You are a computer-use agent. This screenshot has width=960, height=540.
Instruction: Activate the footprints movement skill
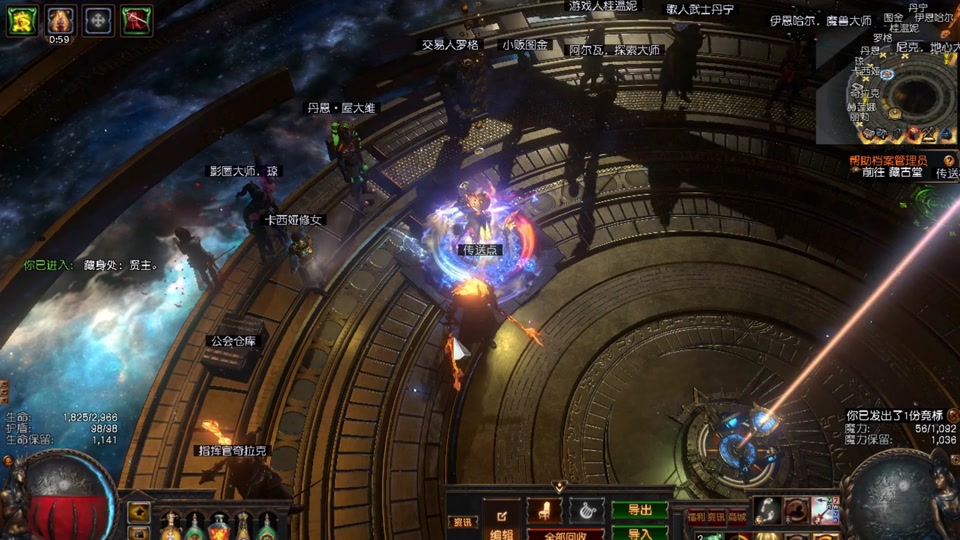768,510
